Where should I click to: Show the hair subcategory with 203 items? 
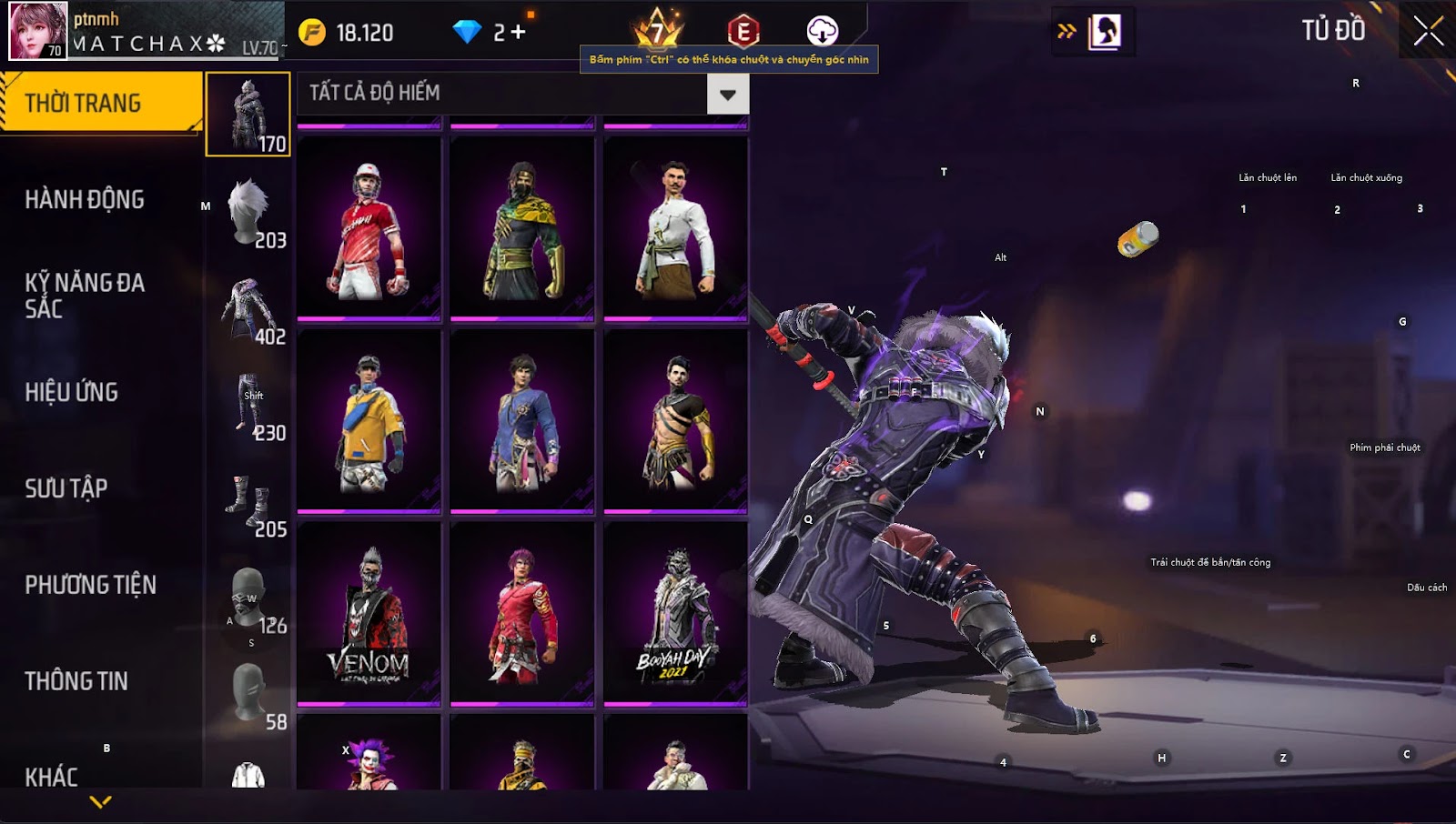tap(248, 212)
